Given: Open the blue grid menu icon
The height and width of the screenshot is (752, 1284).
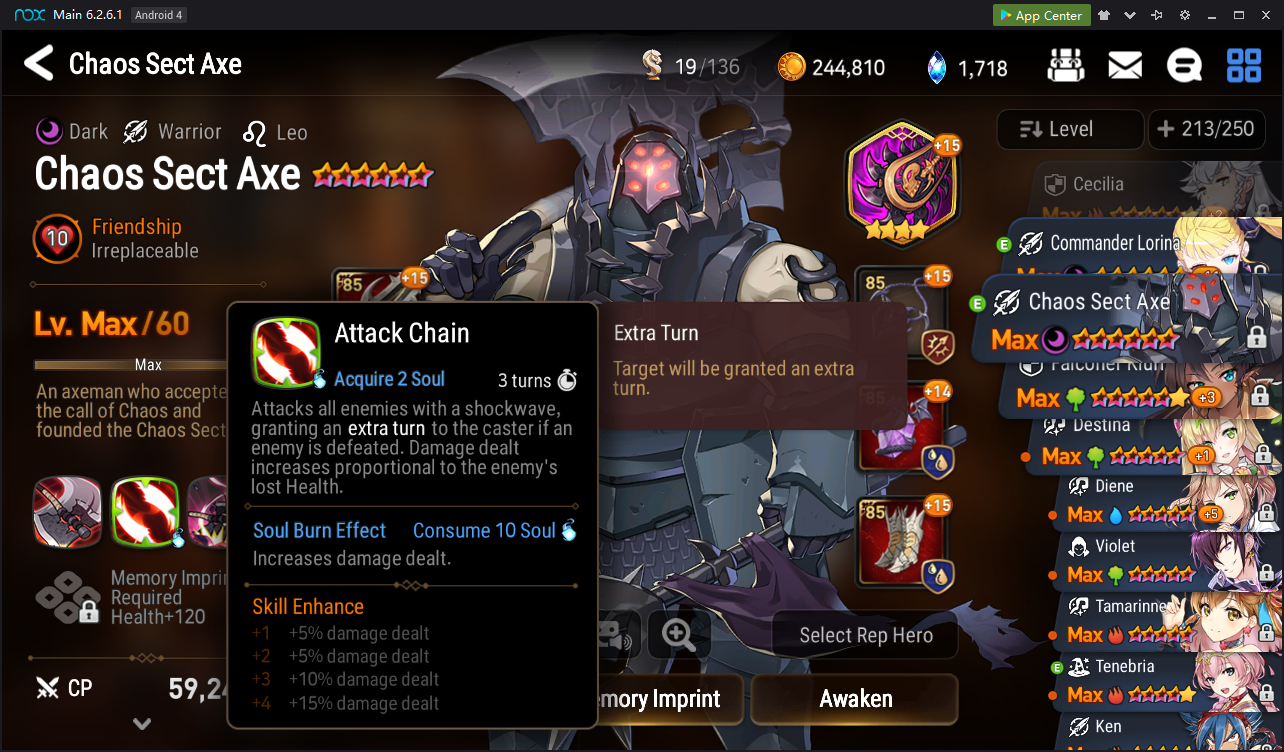Looking at the screenshot, I should pos(1244,66).
